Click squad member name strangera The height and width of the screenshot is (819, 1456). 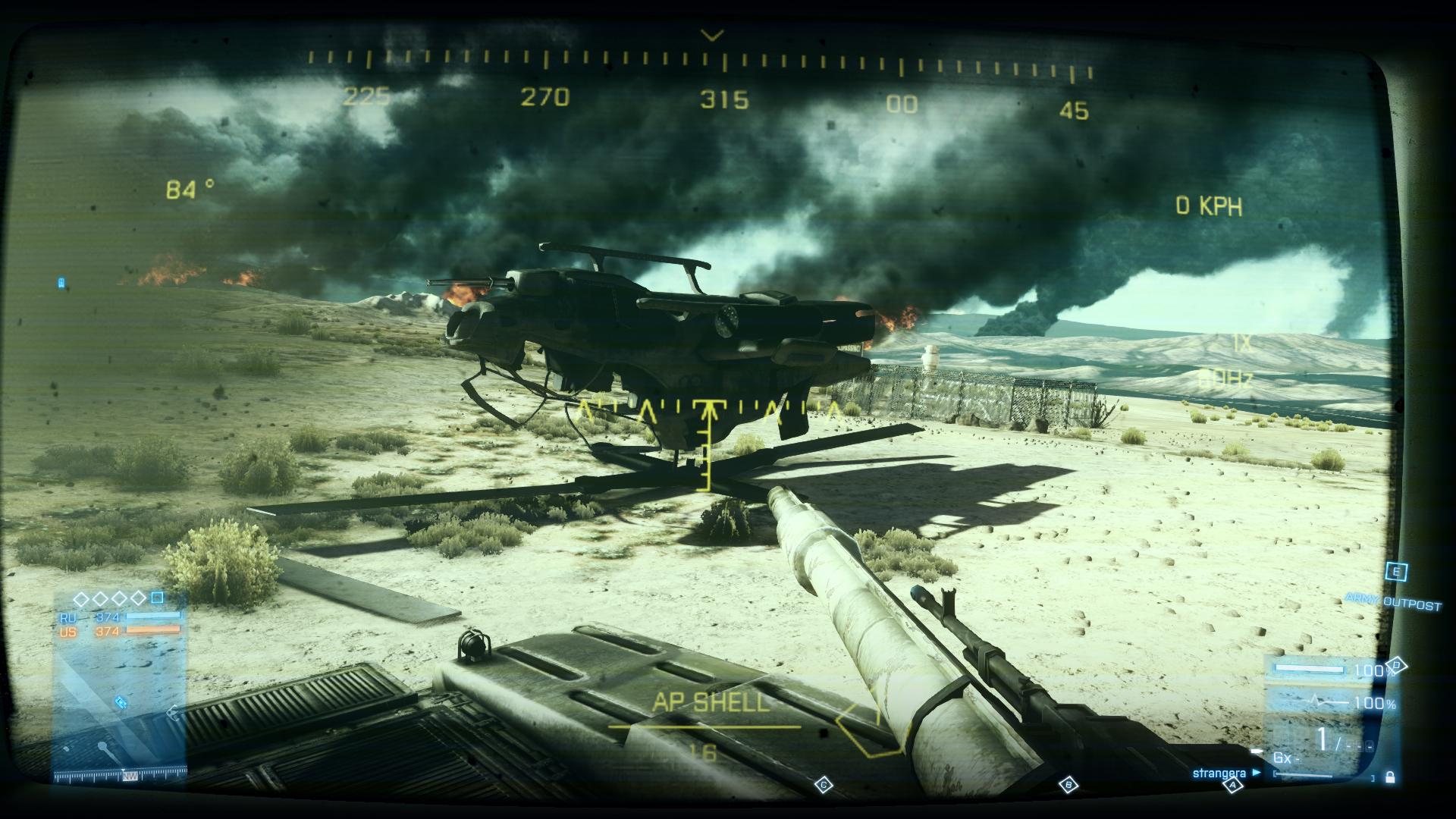point(1219,773)
